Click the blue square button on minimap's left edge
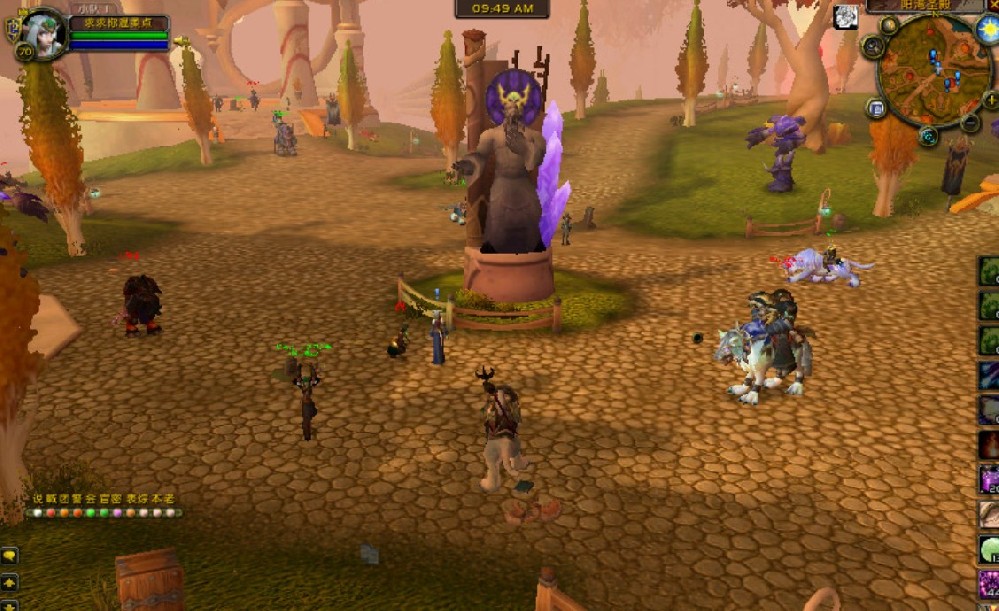Image resolution: width=999 pixels, height=611 pixels. (x=876, y=108)
